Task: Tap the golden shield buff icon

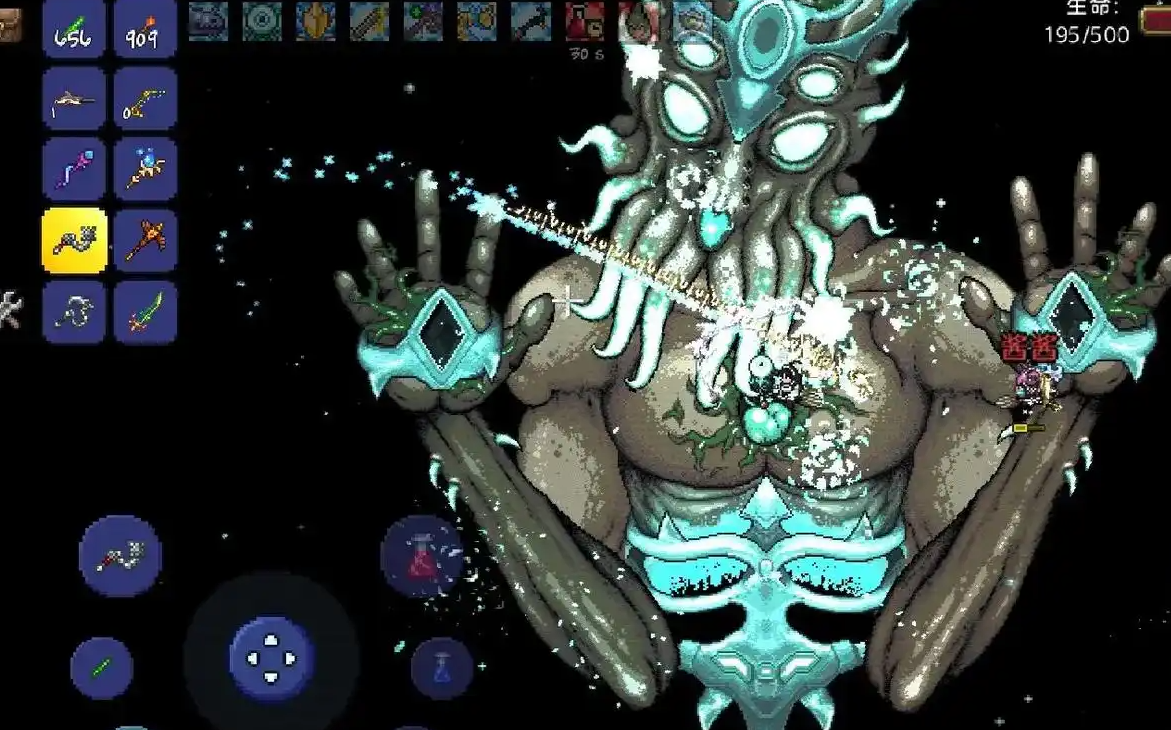Action: [x=316, y=22]
